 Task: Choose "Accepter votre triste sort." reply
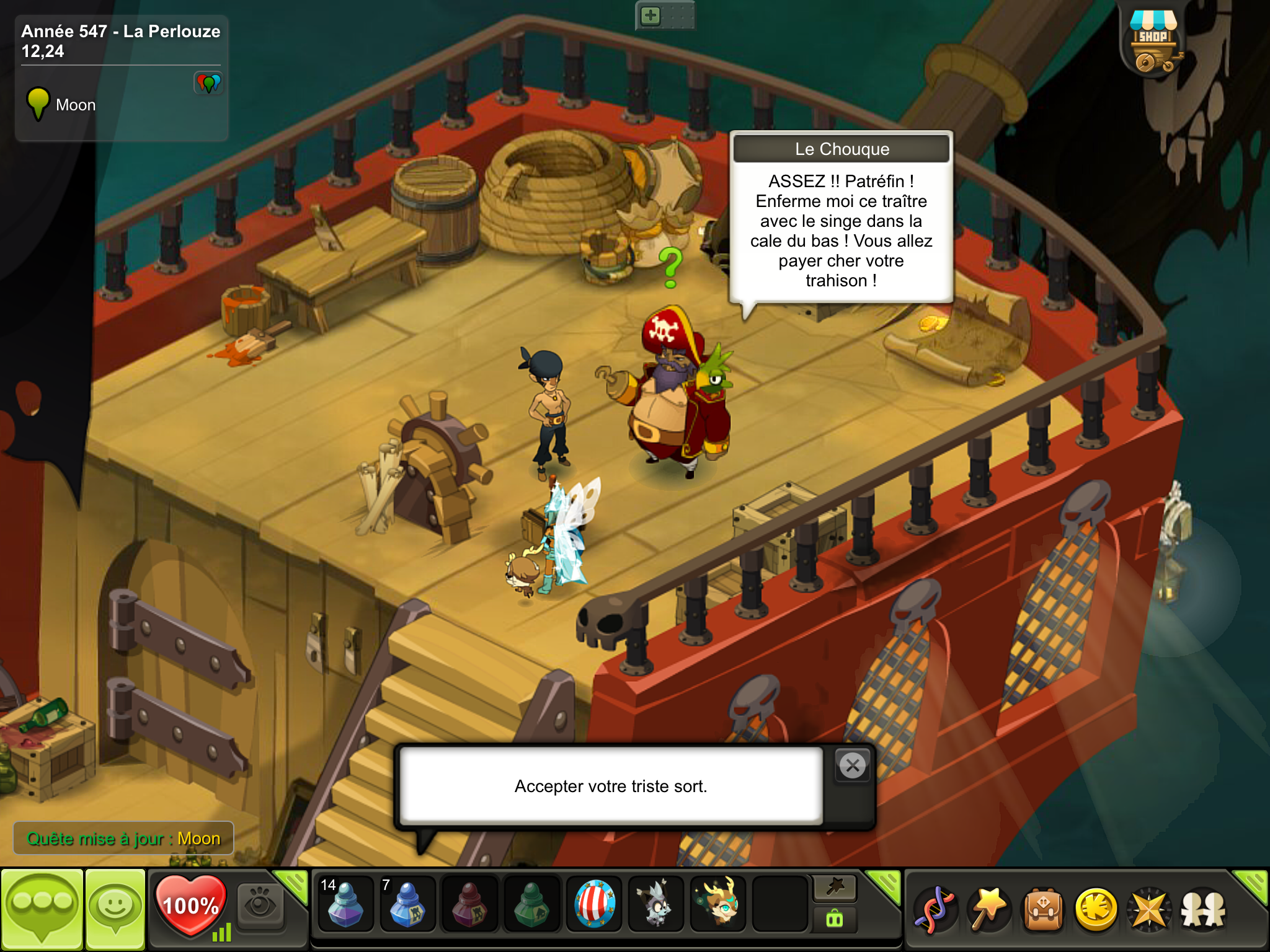(611, 786)
